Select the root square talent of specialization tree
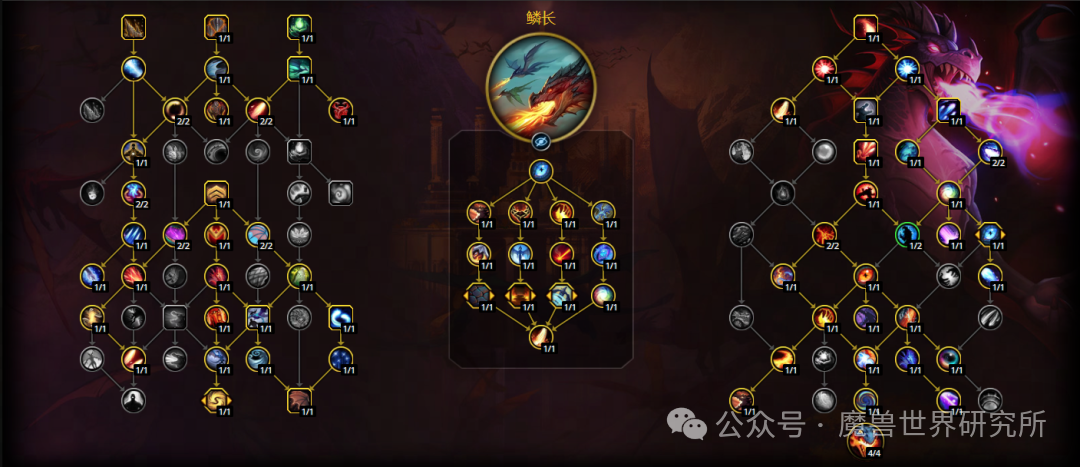This screenshot has height=467, width=1080. (866, 27)
